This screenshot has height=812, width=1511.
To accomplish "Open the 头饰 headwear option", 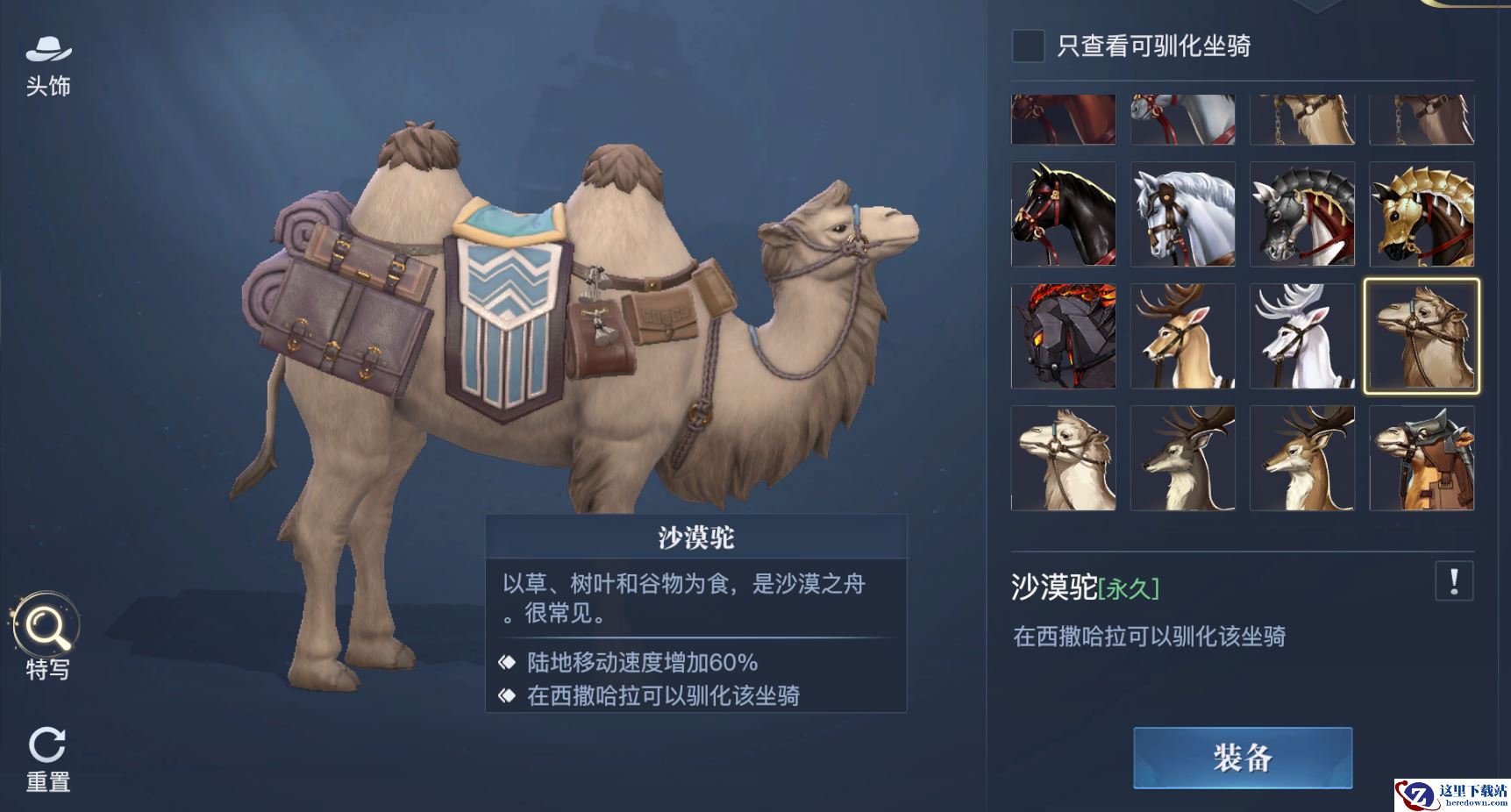I will [48, 66].
